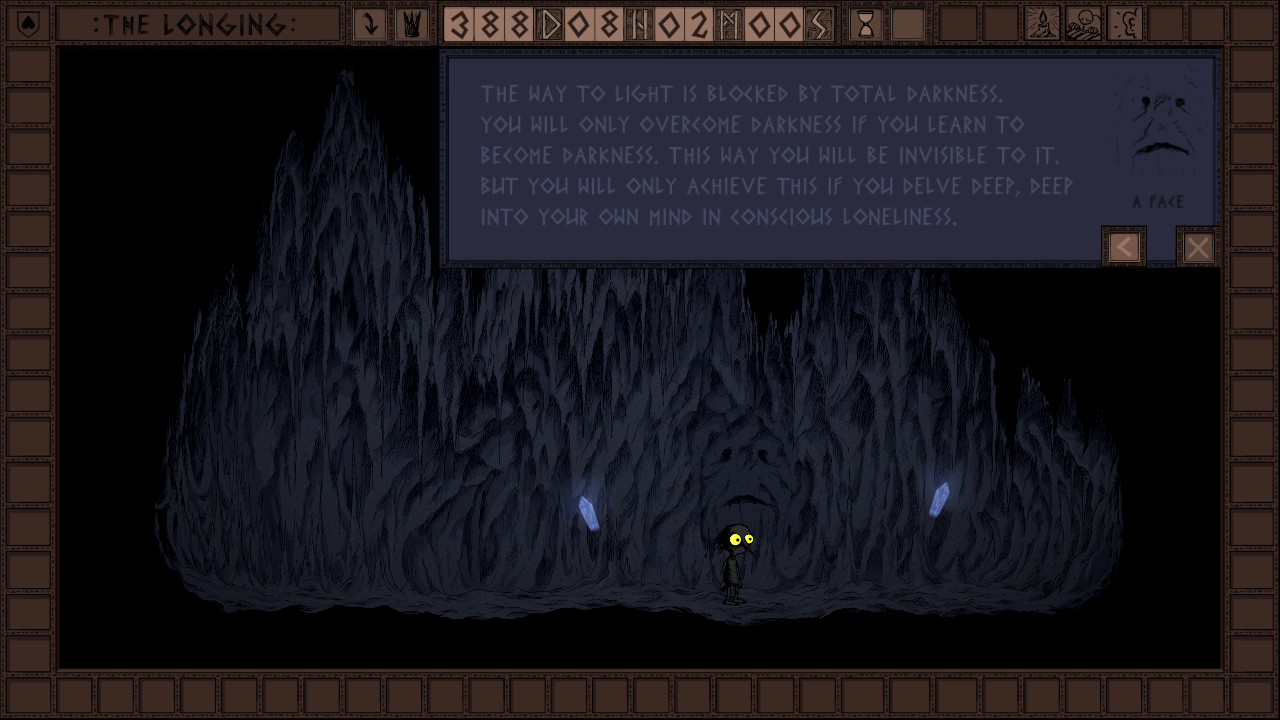Image resolution: width=1280 pixels, height=720 pixels.
Task: Select the hourglass wait icon
Action: [x=866, y=24]
